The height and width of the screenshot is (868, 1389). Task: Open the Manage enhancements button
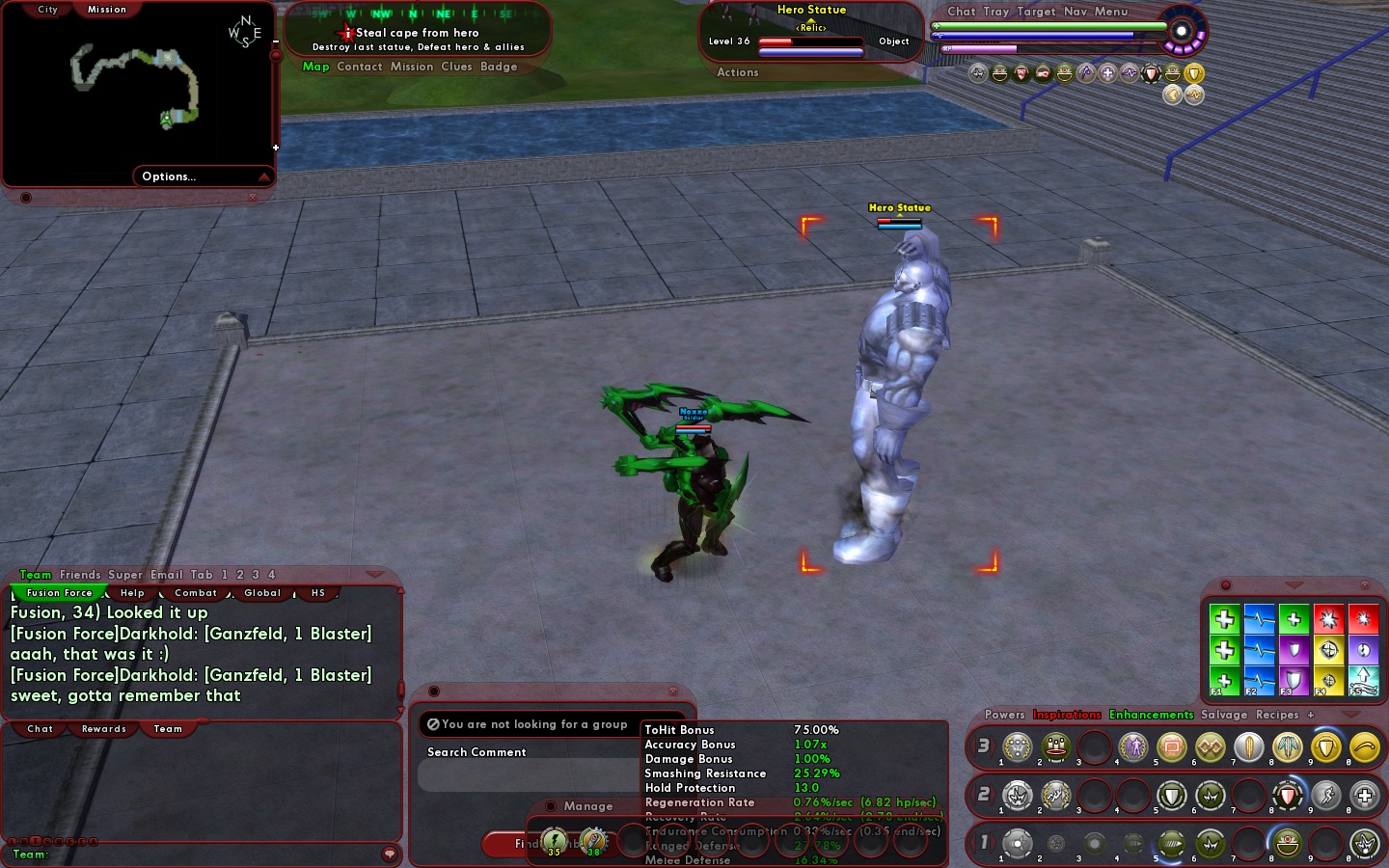click(x=588, y=806)
